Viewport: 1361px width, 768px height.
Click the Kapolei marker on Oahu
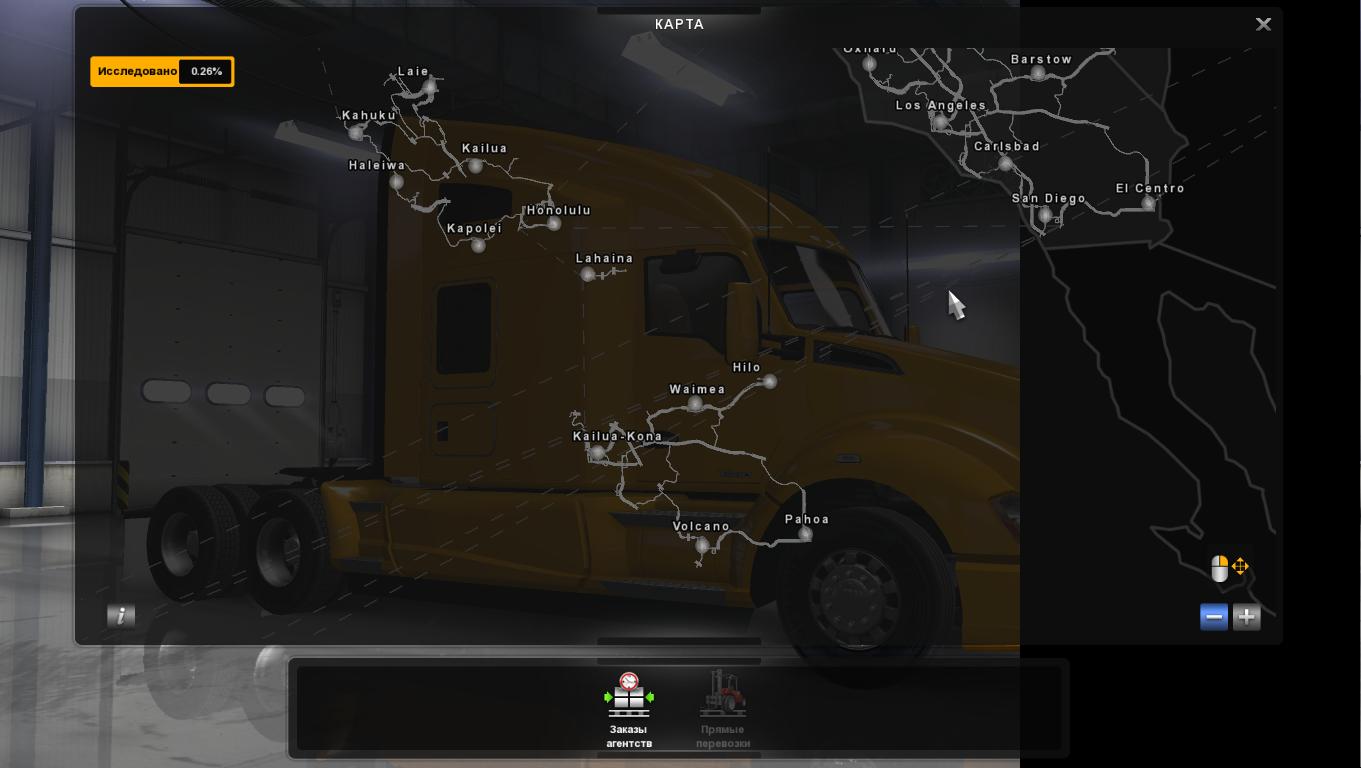(478, 244)
